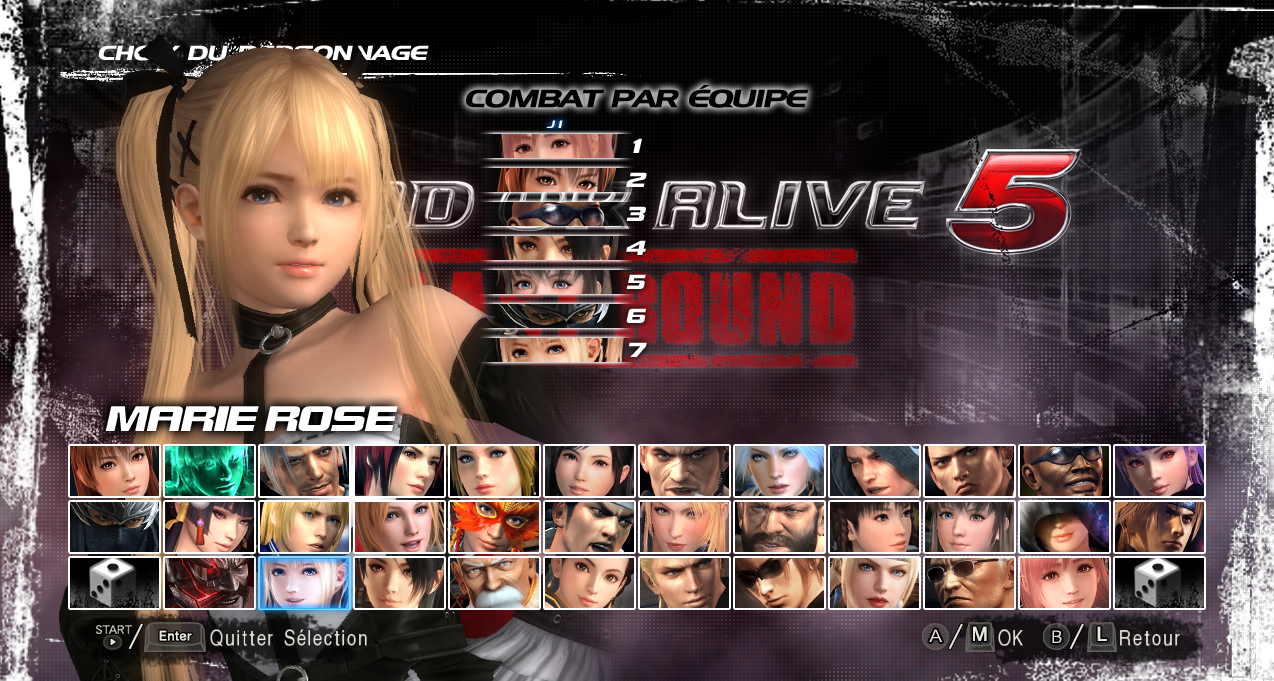Choose the green glowing Alpha-152 portrait

click(x=209, y=471)
